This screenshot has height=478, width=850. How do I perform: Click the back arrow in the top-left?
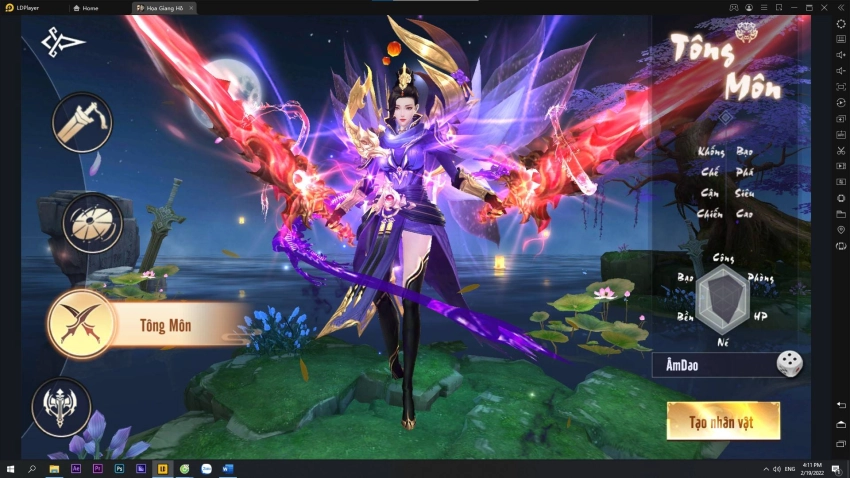pos(63,42)
